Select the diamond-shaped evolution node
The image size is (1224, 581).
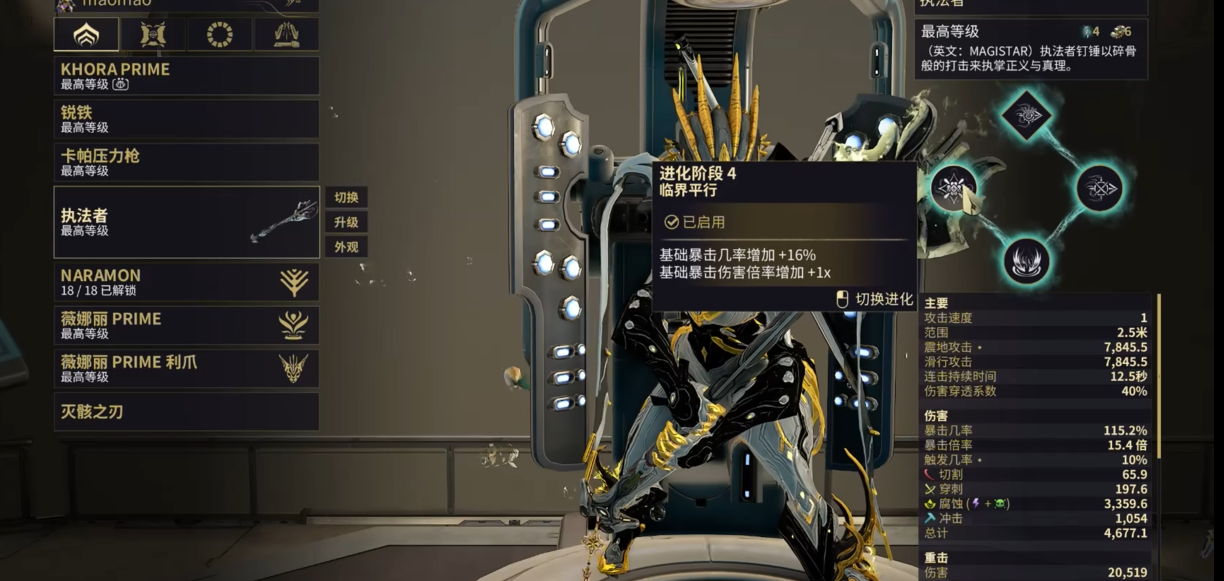1026,113
